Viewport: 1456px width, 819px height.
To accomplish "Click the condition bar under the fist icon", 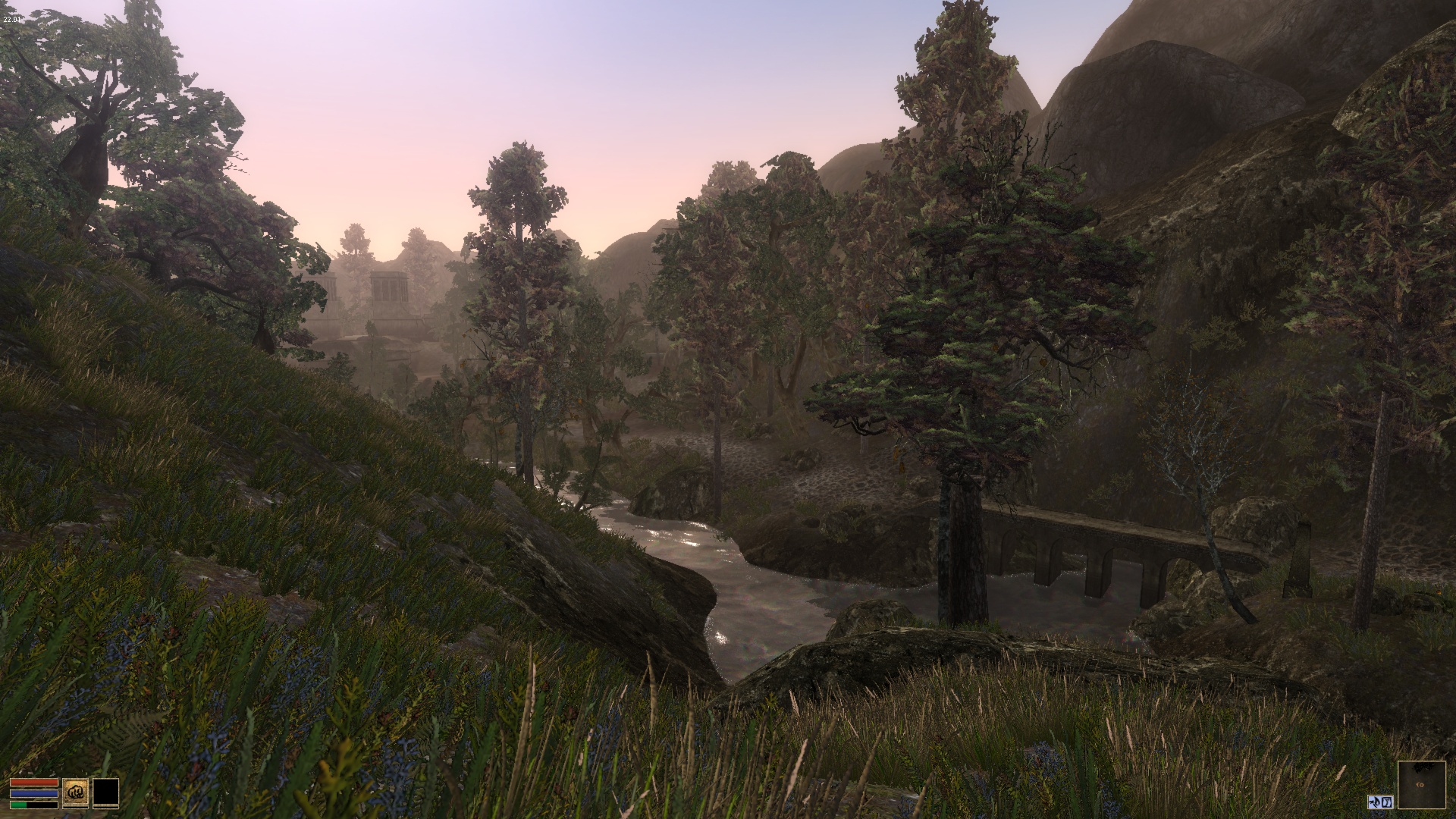I will tap(75, 808).
